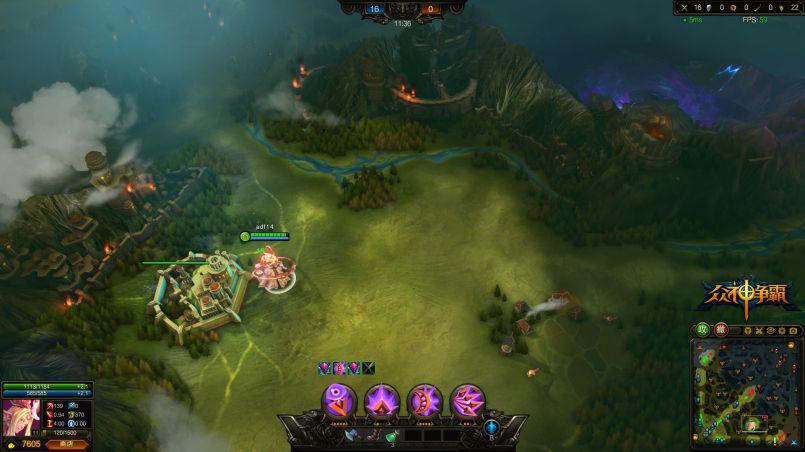Click the camera icon above minimap
Viewport: 805px width, 452px height.
pyautogui.click(x=792, y=330)
